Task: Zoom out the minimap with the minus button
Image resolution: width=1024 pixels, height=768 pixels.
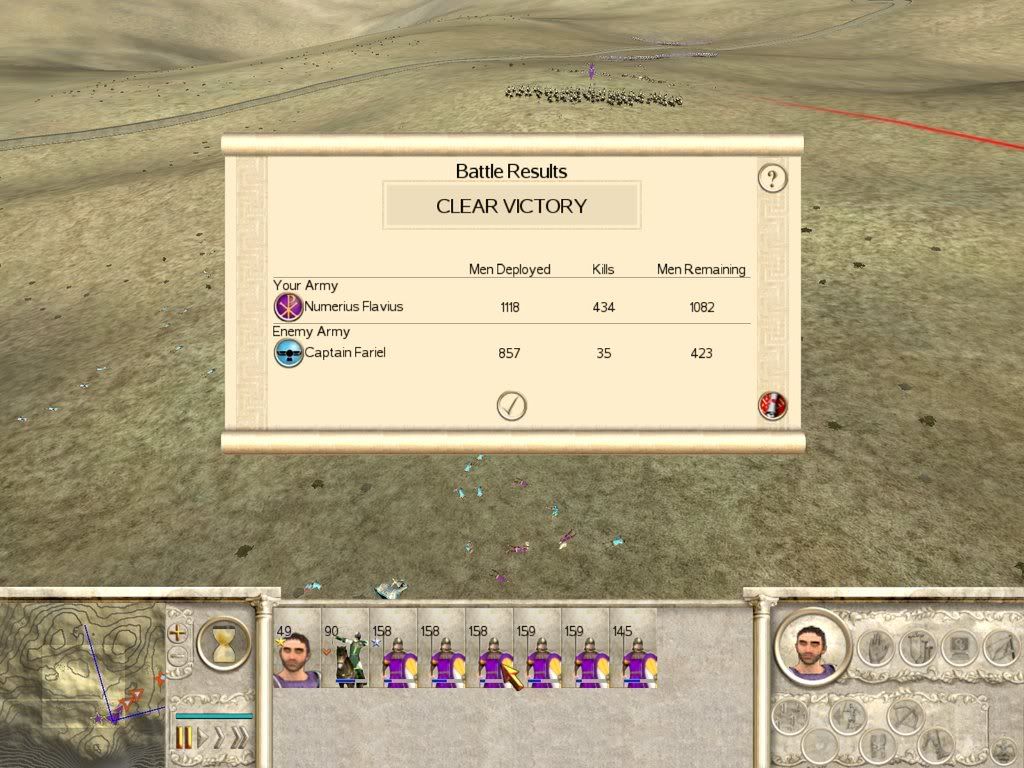Action: pos(178,657)
